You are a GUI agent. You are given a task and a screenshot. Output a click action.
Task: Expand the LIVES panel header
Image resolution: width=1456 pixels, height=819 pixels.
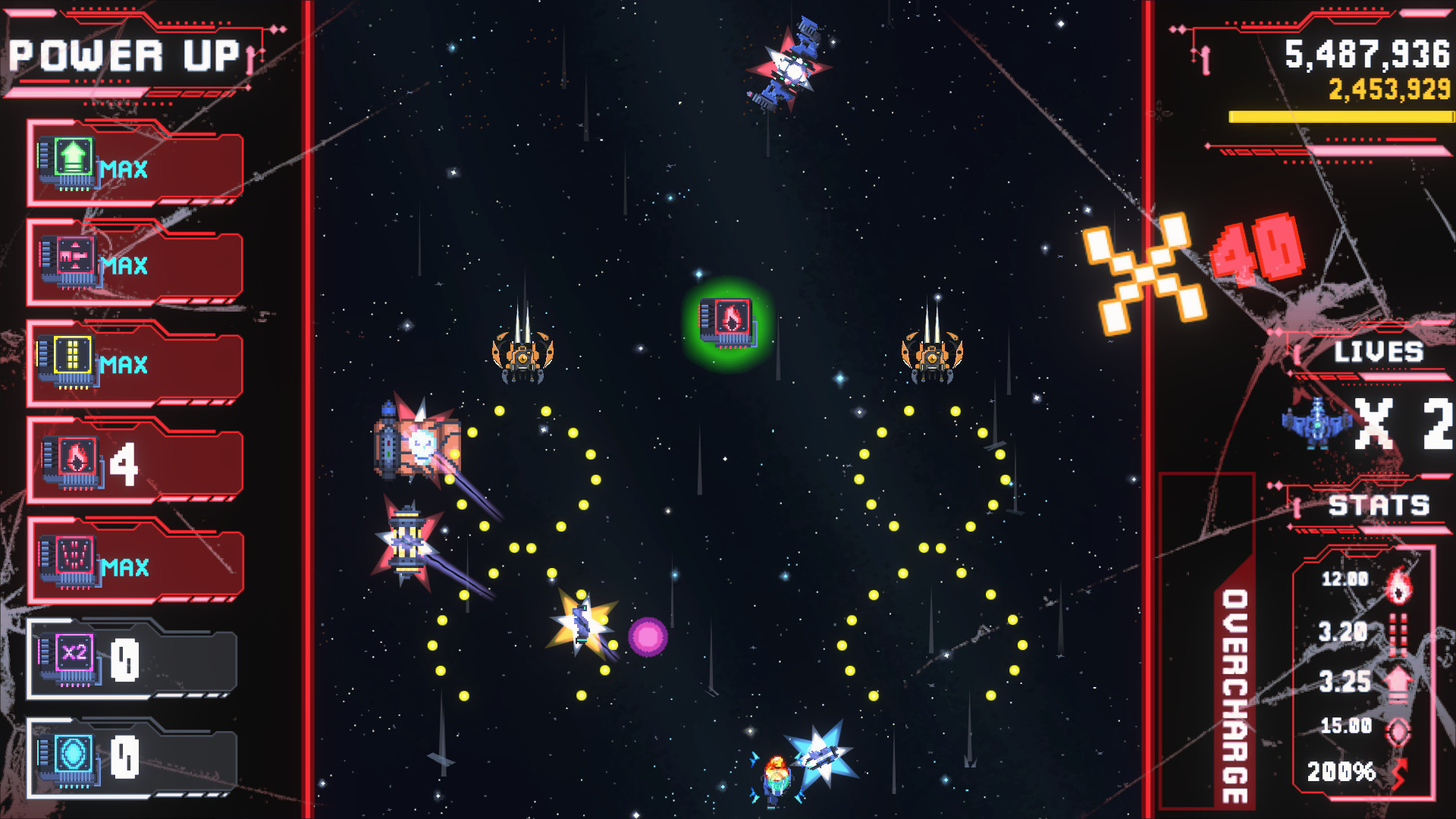[x=1382, y=351]
